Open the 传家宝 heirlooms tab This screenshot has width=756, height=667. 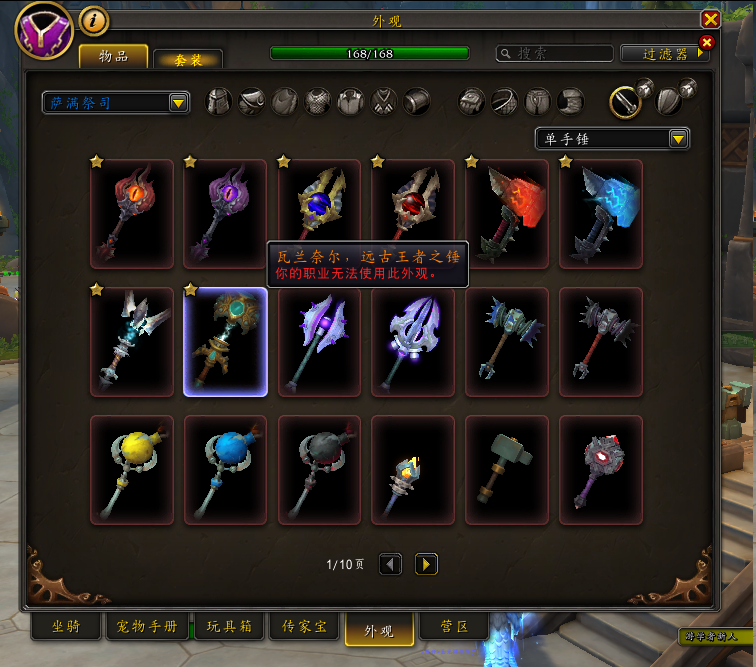[x=304, y=627]
